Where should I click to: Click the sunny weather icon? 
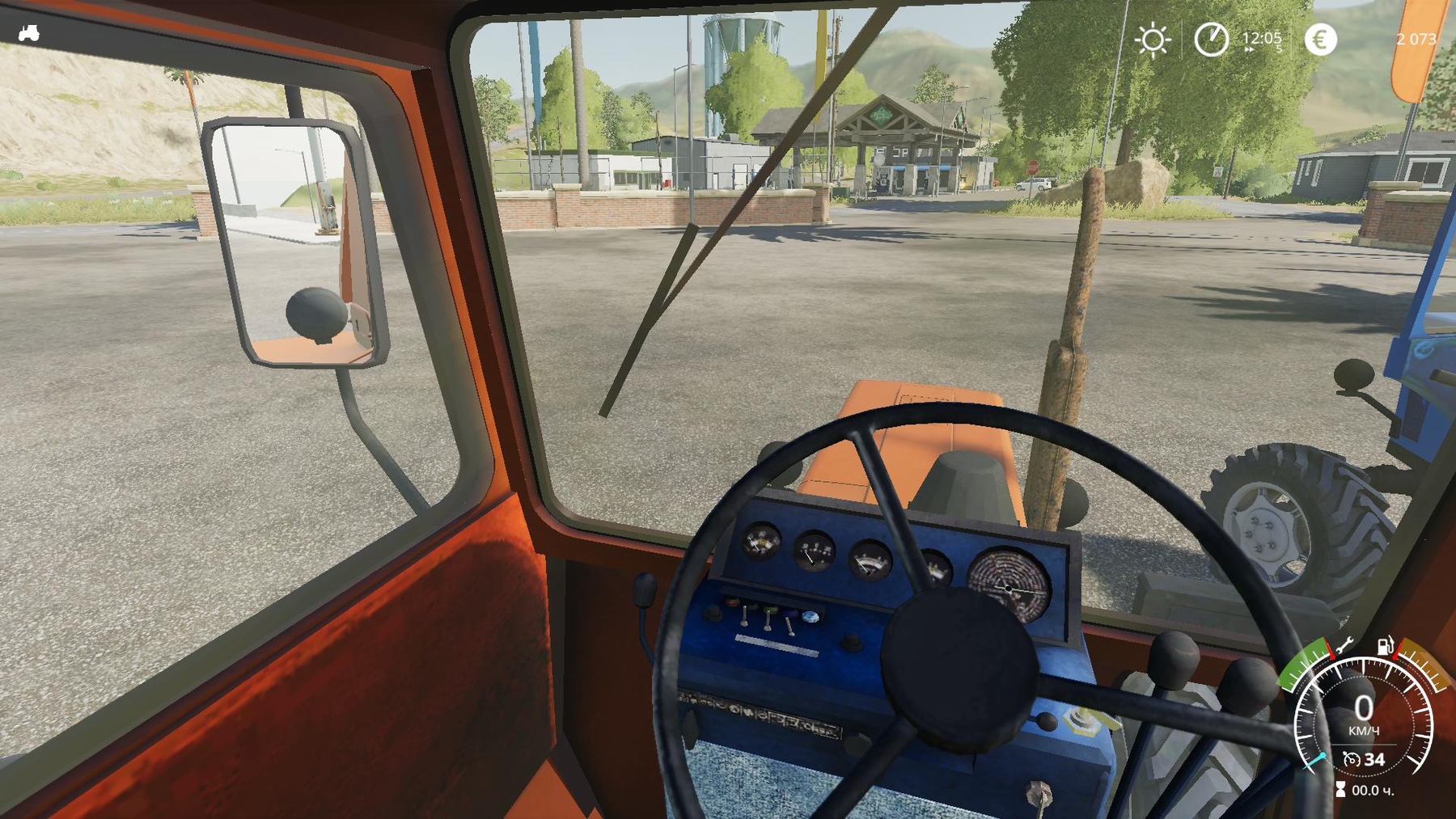(x=1152, y=40)
